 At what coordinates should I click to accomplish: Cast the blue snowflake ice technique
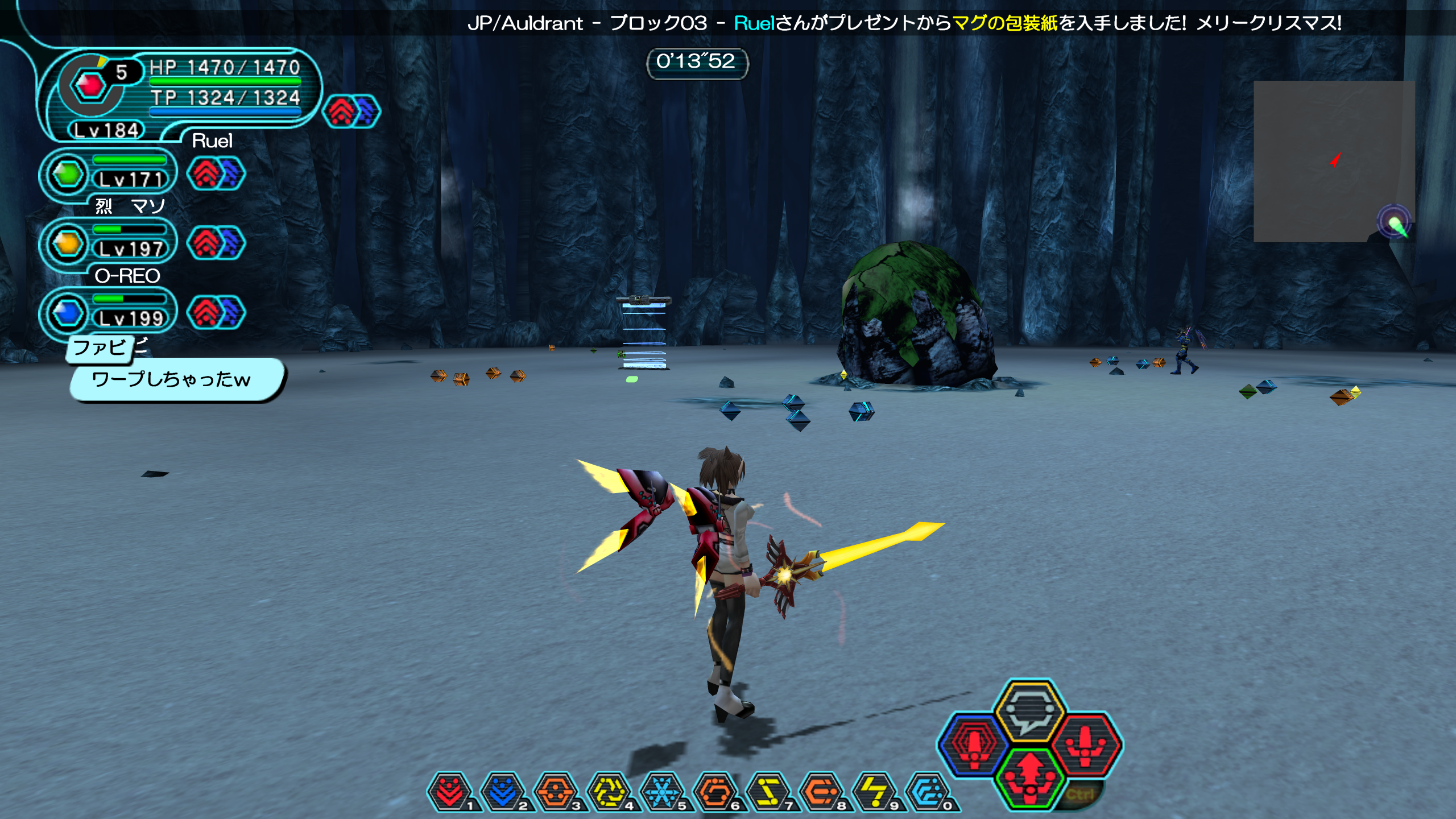point(661,791)
